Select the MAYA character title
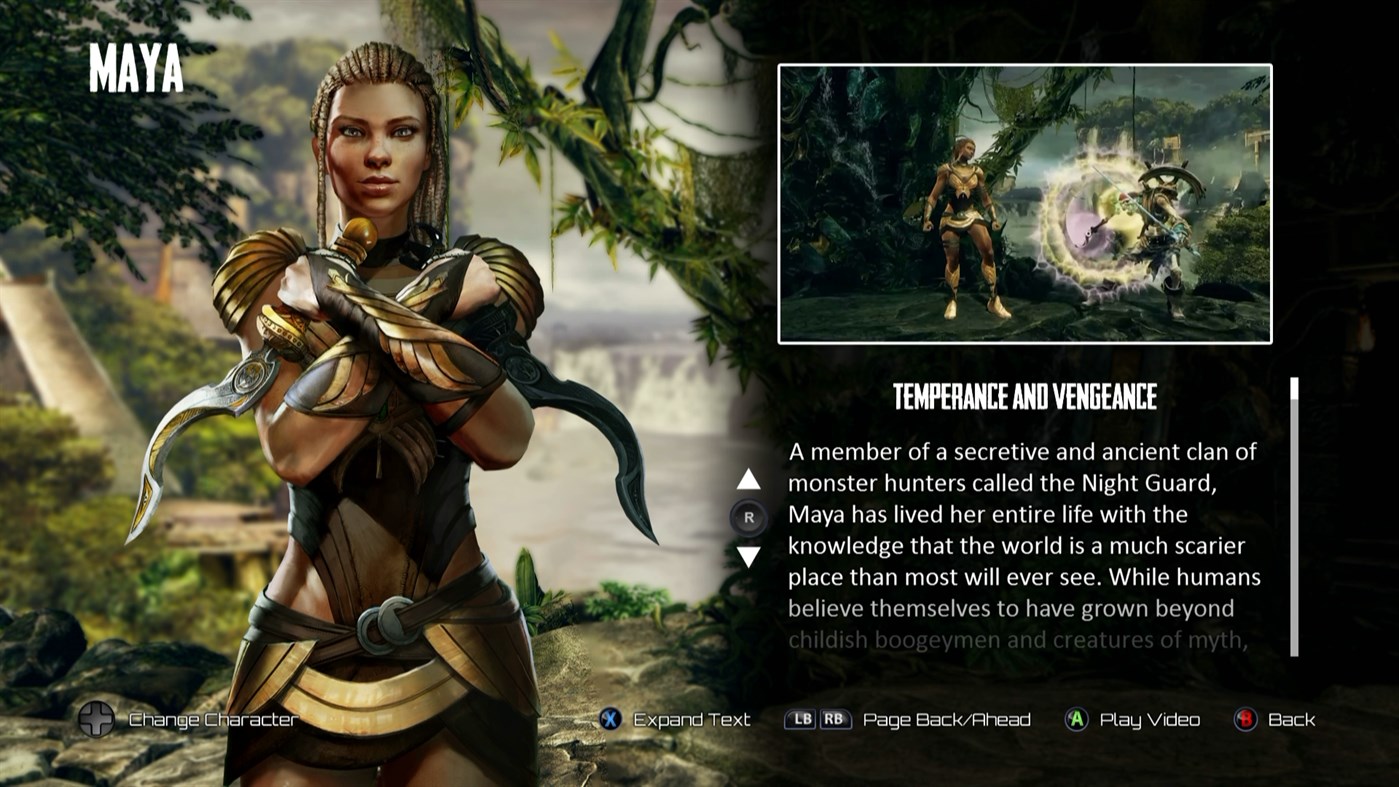This screenshot has height=787, width=1399. 136,70
